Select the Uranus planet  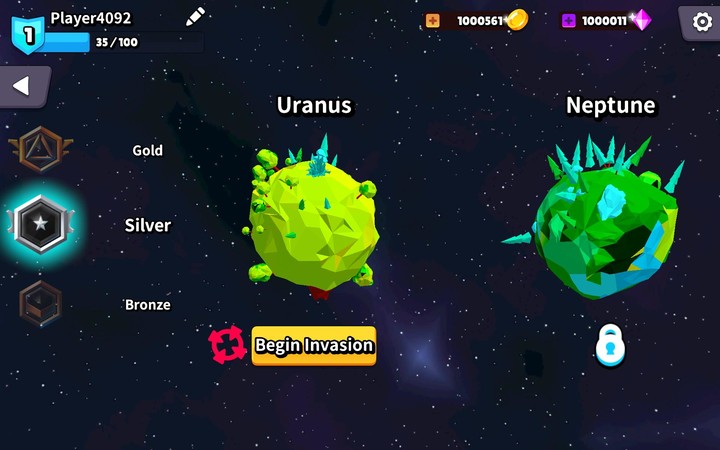coord(312,220)
